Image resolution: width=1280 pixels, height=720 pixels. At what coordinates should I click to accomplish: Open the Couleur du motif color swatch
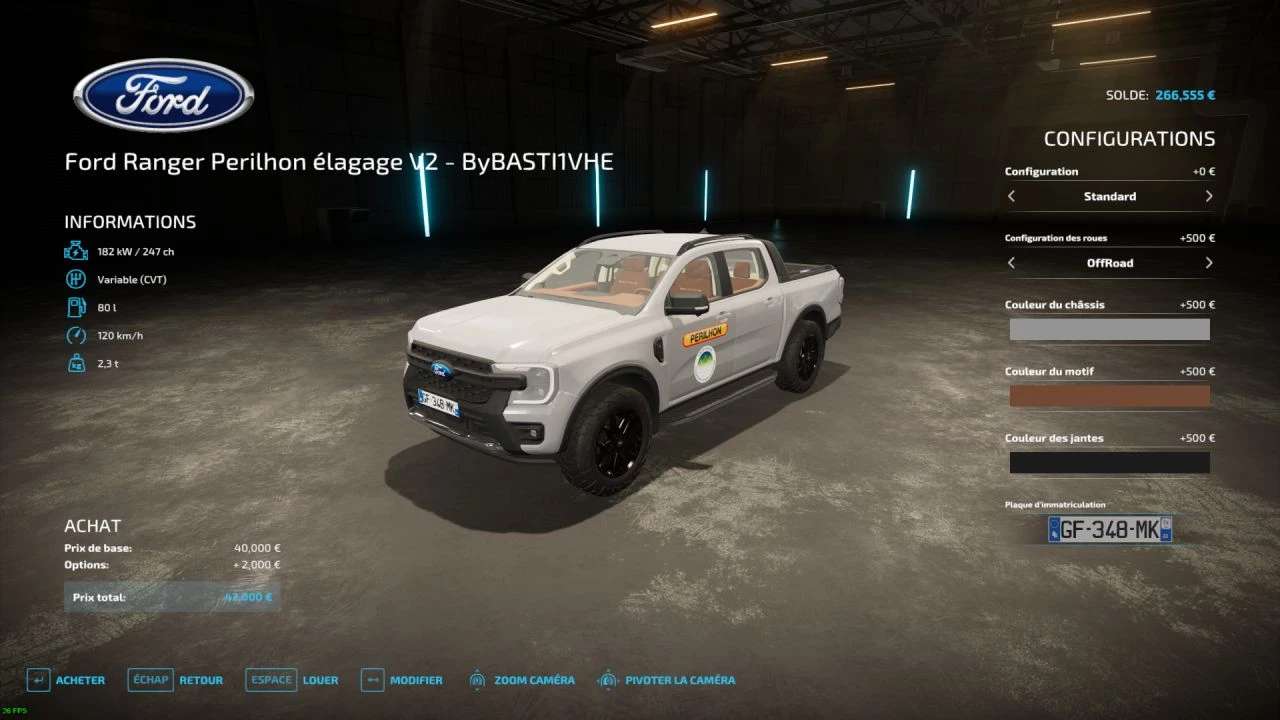pyautogui.click(x=1109, y=396)
